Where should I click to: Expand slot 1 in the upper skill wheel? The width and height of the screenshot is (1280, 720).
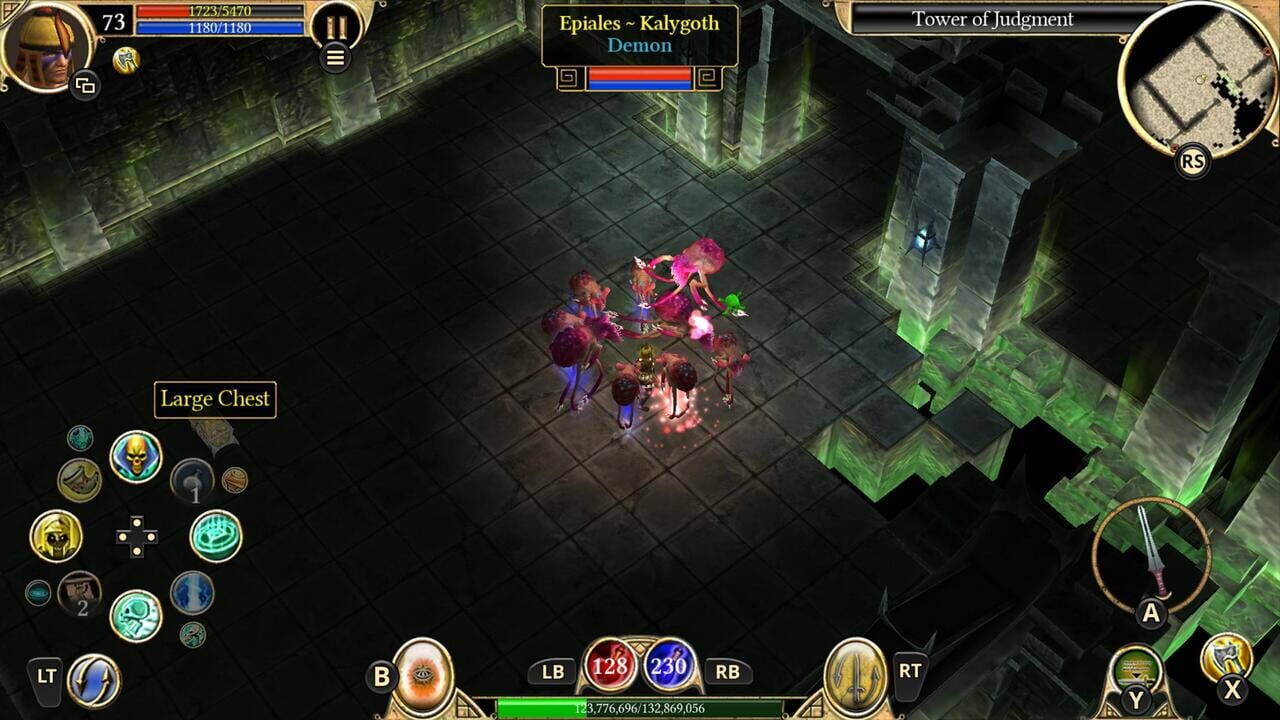193,482
